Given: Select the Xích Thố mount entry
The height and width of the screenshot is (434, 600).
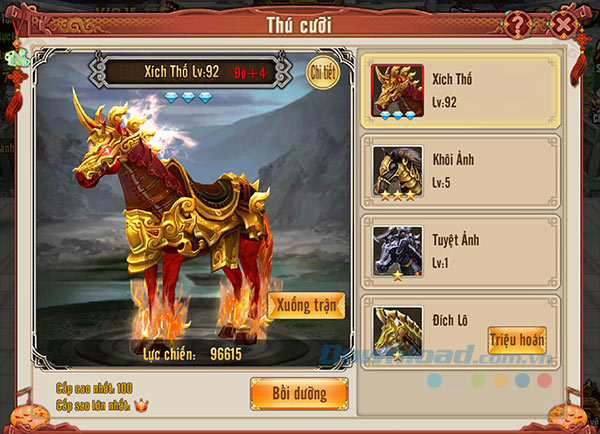Looking at the screenshot, I should [460, 90].
